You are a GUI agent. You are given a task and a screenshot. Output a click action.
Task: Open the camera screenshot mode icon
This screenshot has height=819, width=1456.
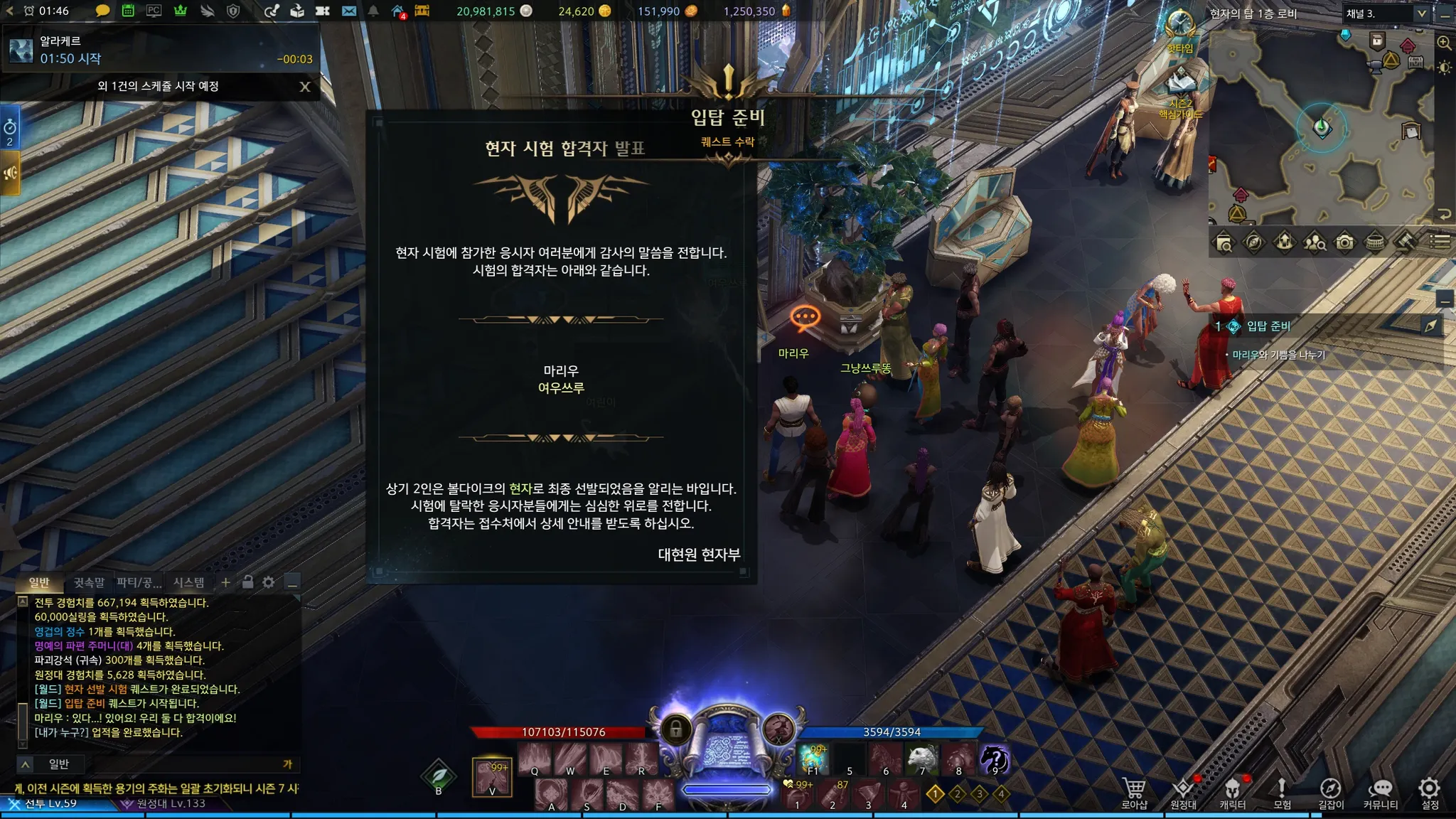point(1344,242)
